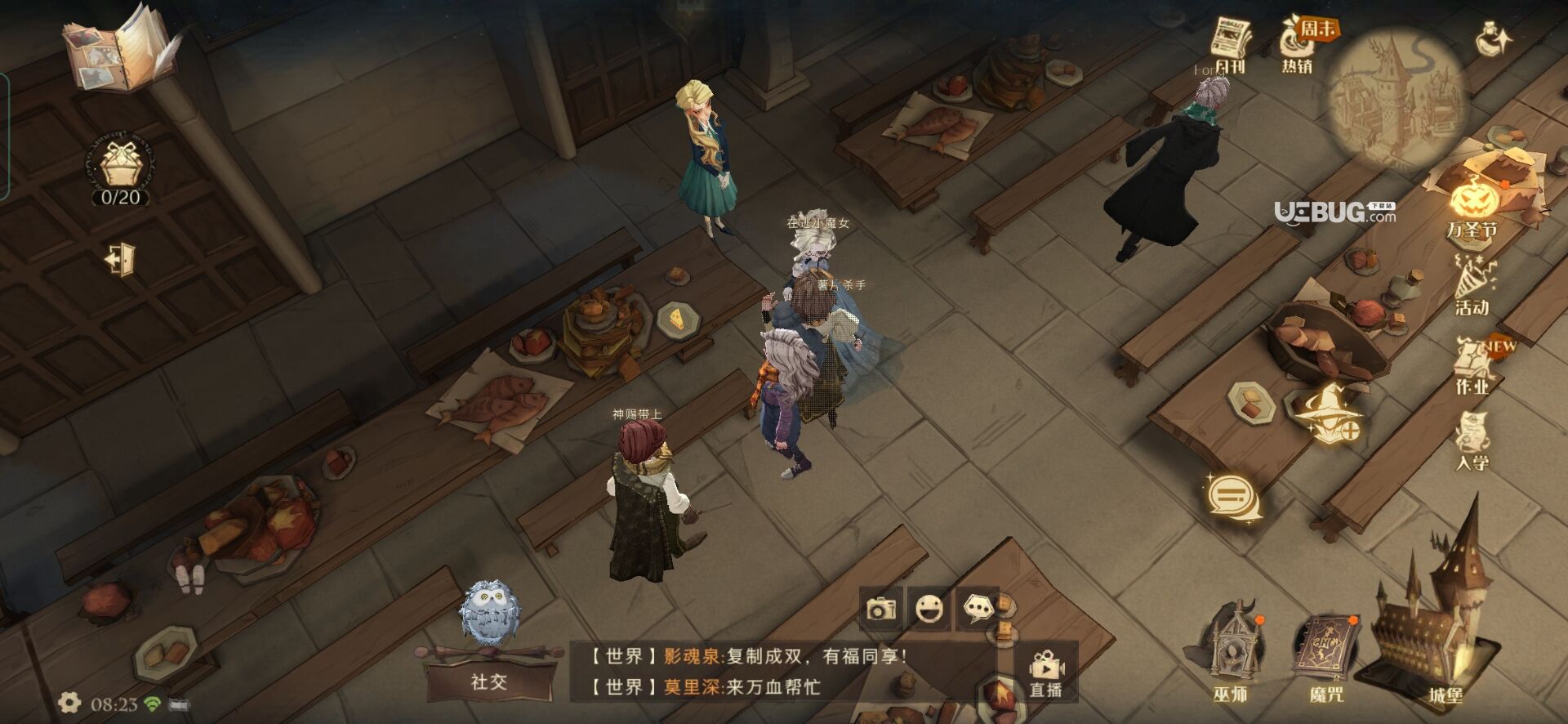Take a photo with camera button
1568x724 pixels.
tap(881, 609)
